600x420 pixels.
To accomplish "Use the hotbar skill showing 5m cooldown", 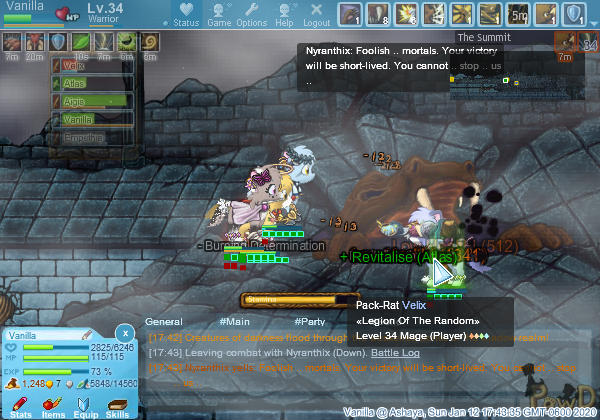I will 518,14.
